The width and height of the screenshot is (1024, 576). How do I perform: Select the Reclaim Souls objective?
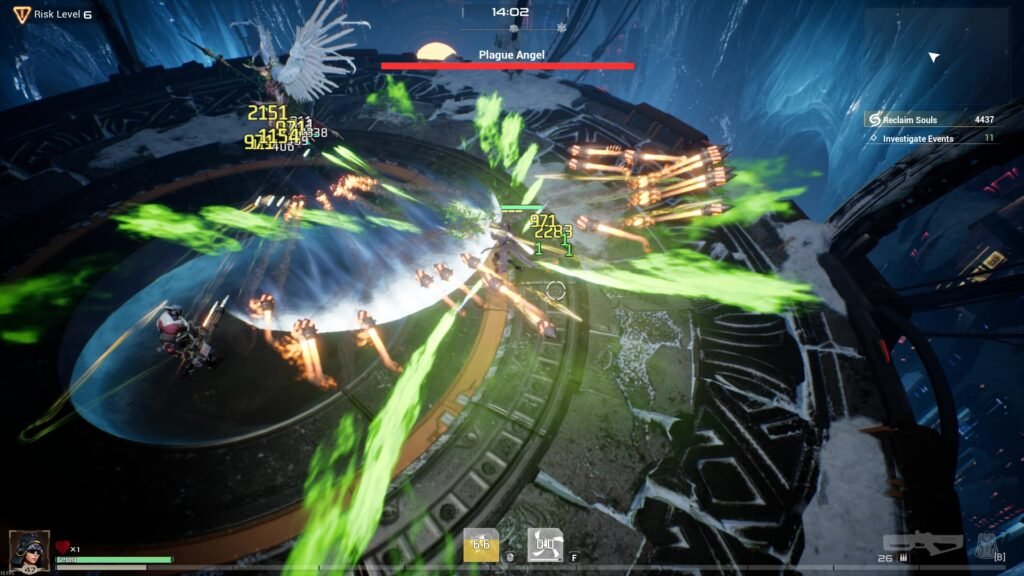pyautogui.click(x=930, y=120)
